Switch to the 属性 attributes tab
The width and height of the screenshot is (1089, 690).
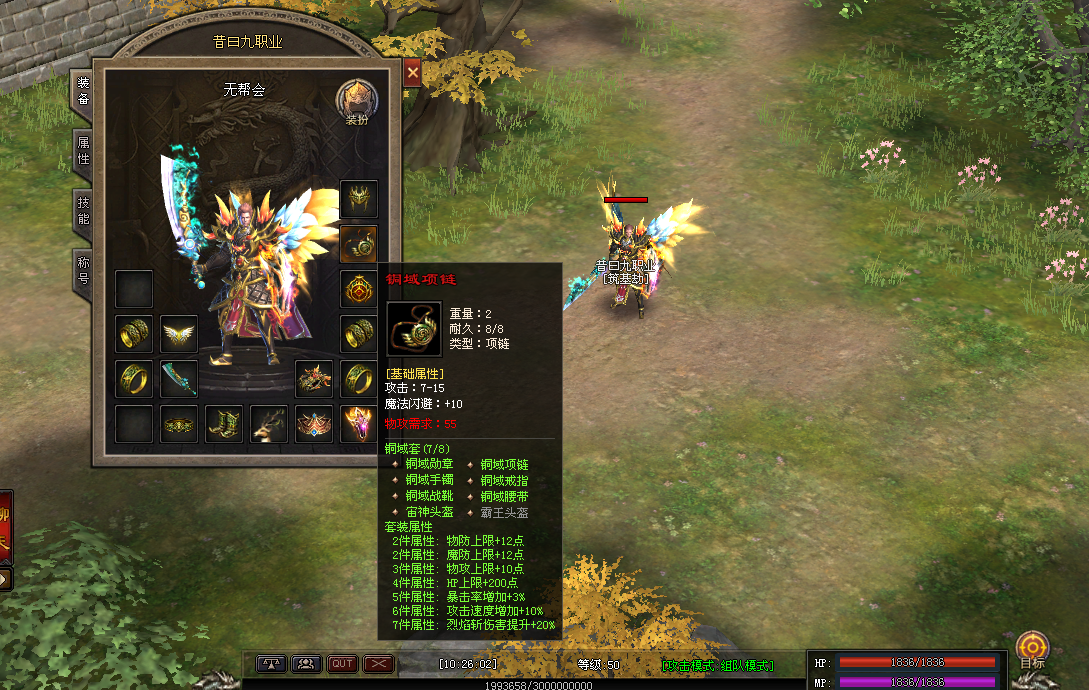tap(84, 151)
